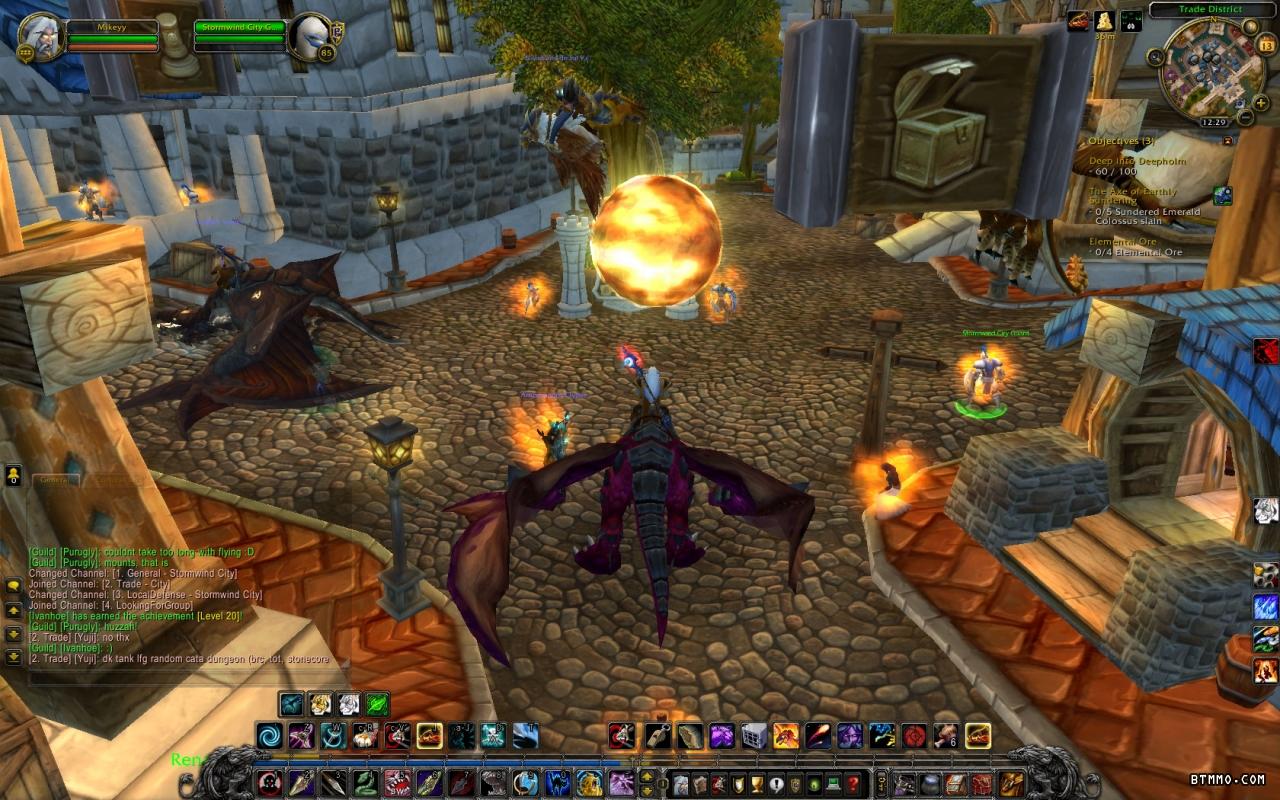Activate the skull and crossbones ability
This screenshot has width=1280, height=800.
(493, 737)
